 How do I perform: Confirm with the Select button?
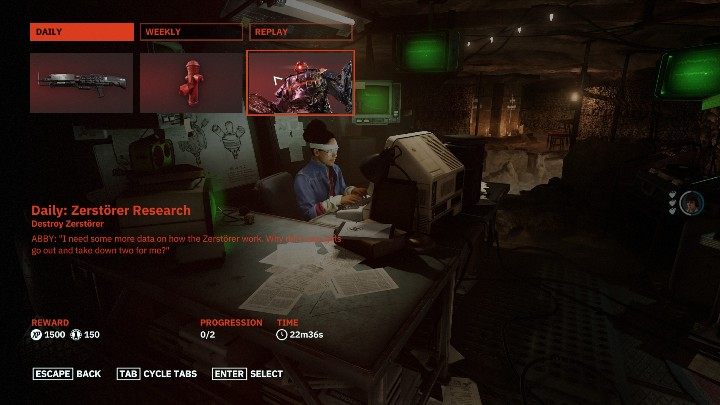[x=247, y=374]
